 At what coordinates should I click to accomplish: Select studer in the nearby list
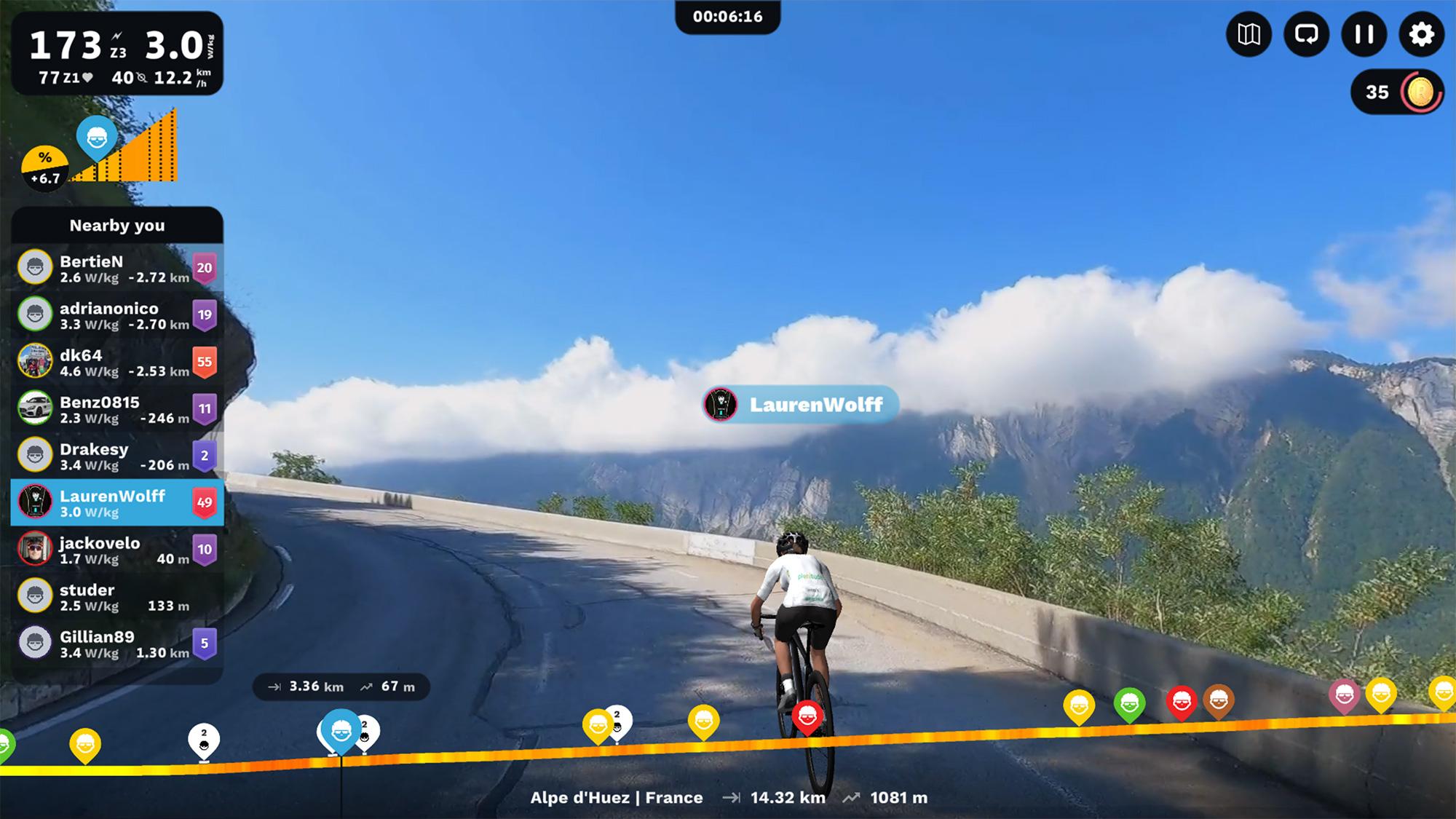tap(116, 596)
